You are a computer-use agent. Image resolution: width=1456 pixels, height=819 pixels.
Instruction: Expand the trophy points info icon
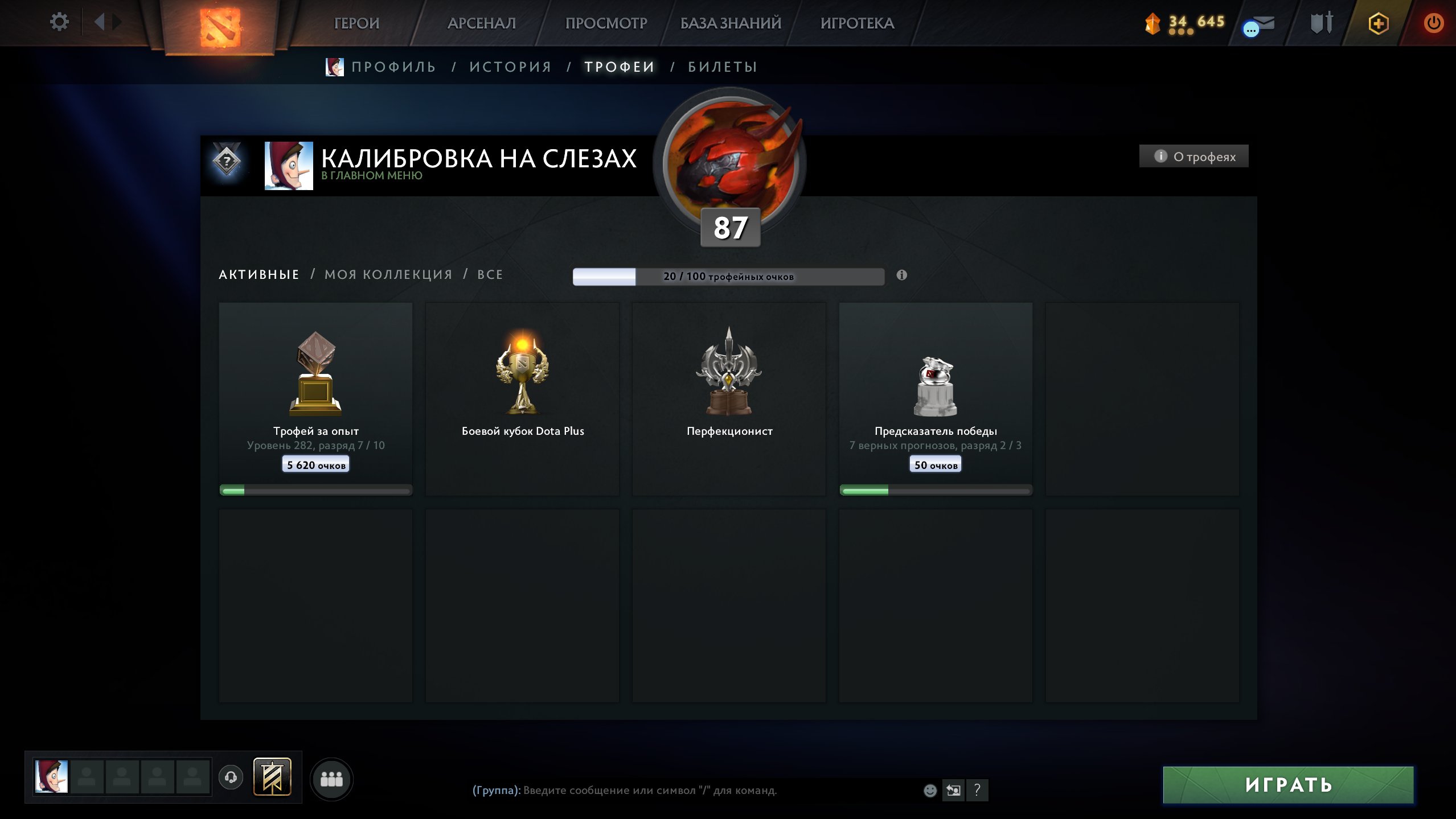coord(901,274)
